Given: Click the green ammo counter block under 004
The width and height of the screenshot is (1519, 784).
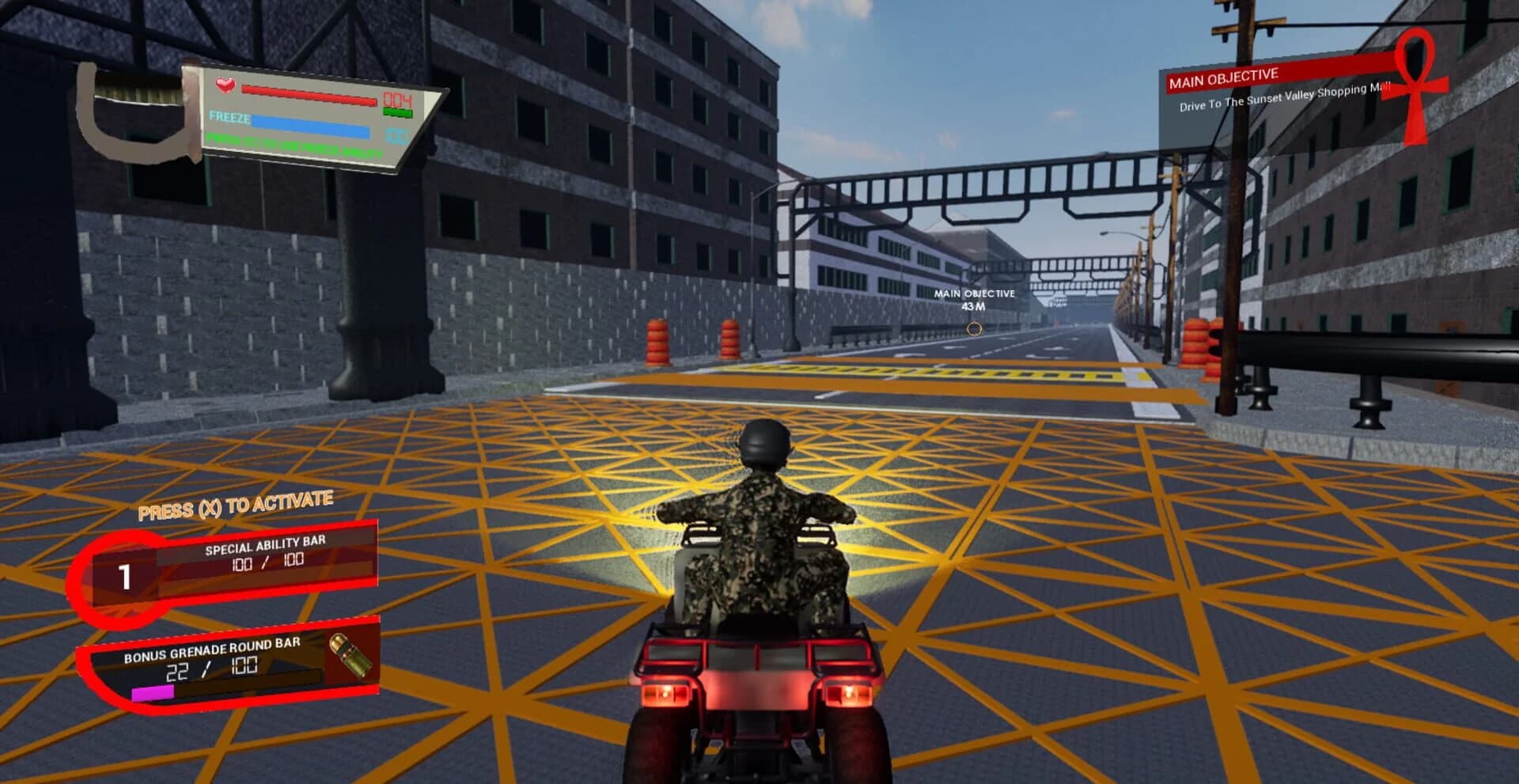Looking at the screenshot, I should point(396,111).
